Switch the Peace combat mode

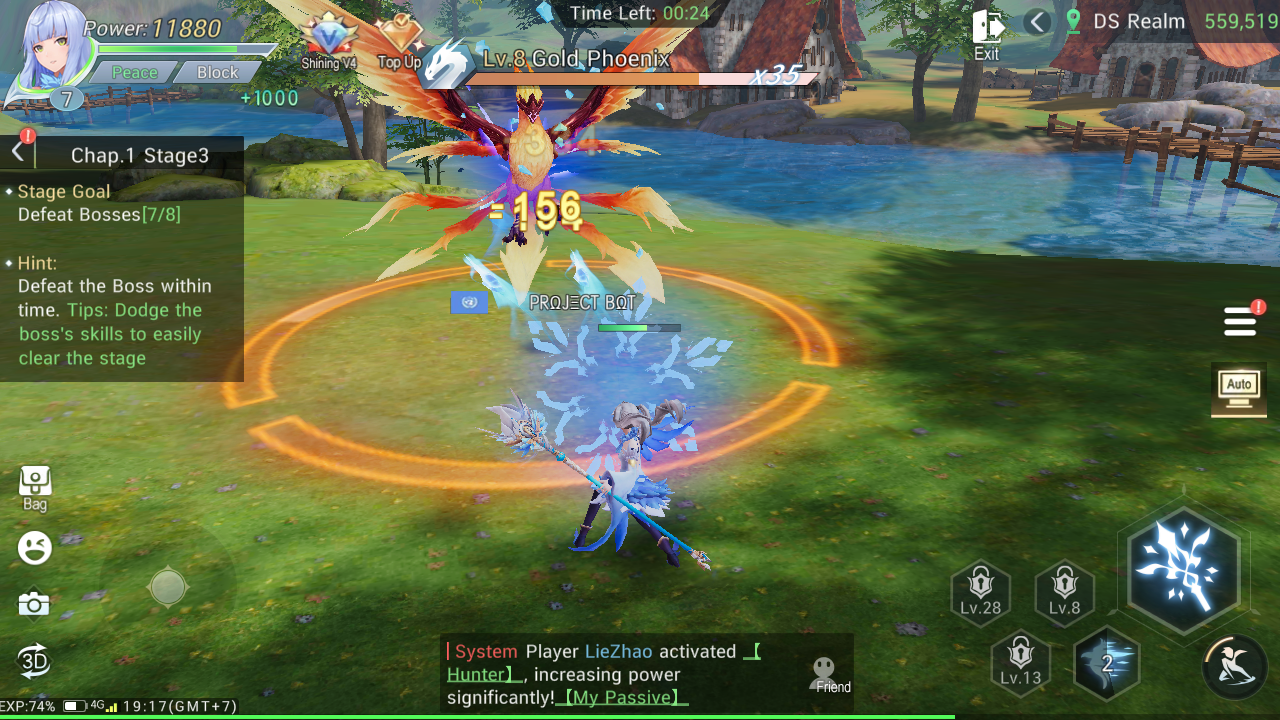click(x=134, y=72)
